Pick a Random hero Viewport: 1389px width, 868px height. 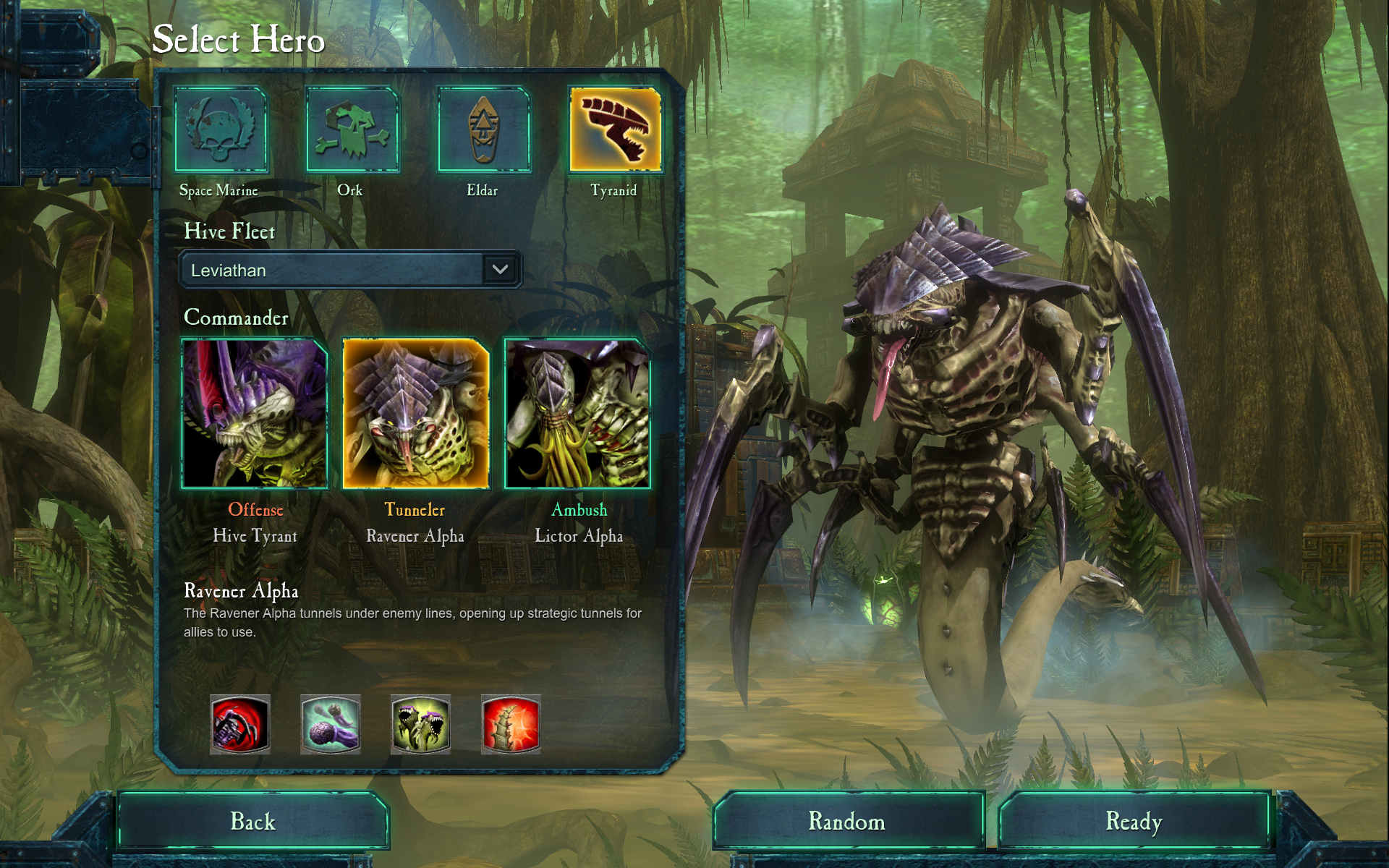(847, 821)
